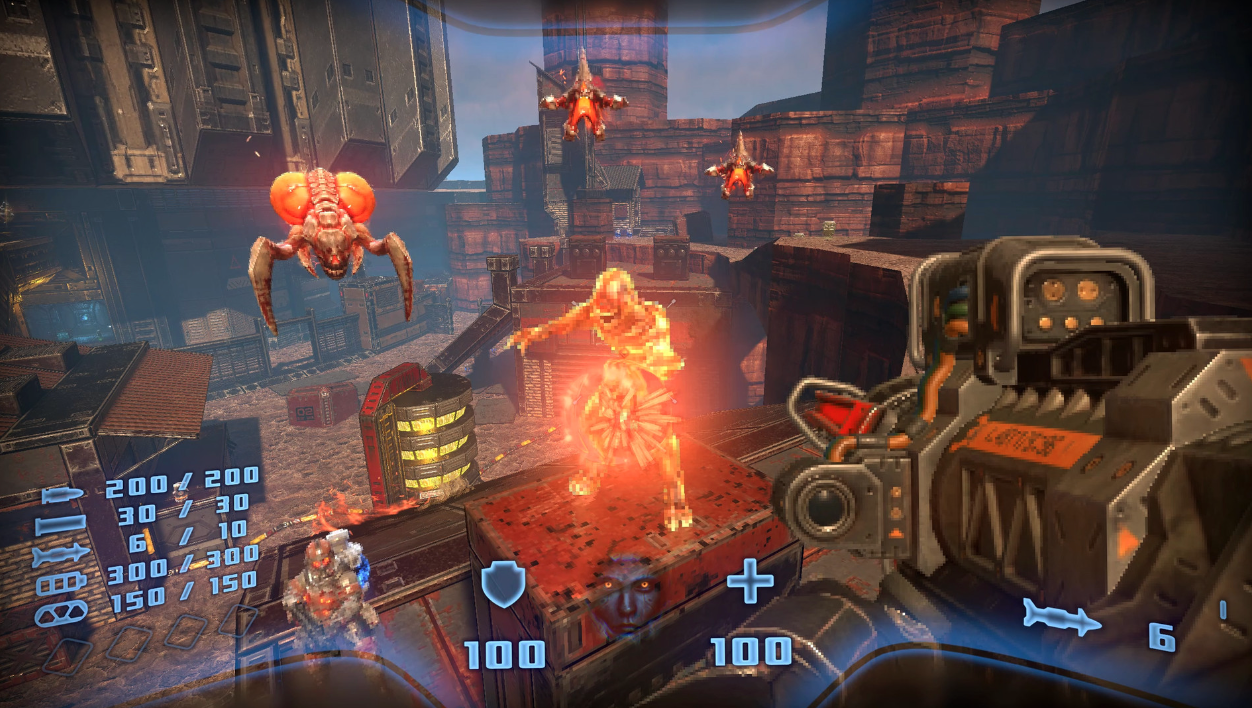Select the shotgun shell ammo icon
The height and width of the screenshot is (708, 1252).
tap(62, 525)
